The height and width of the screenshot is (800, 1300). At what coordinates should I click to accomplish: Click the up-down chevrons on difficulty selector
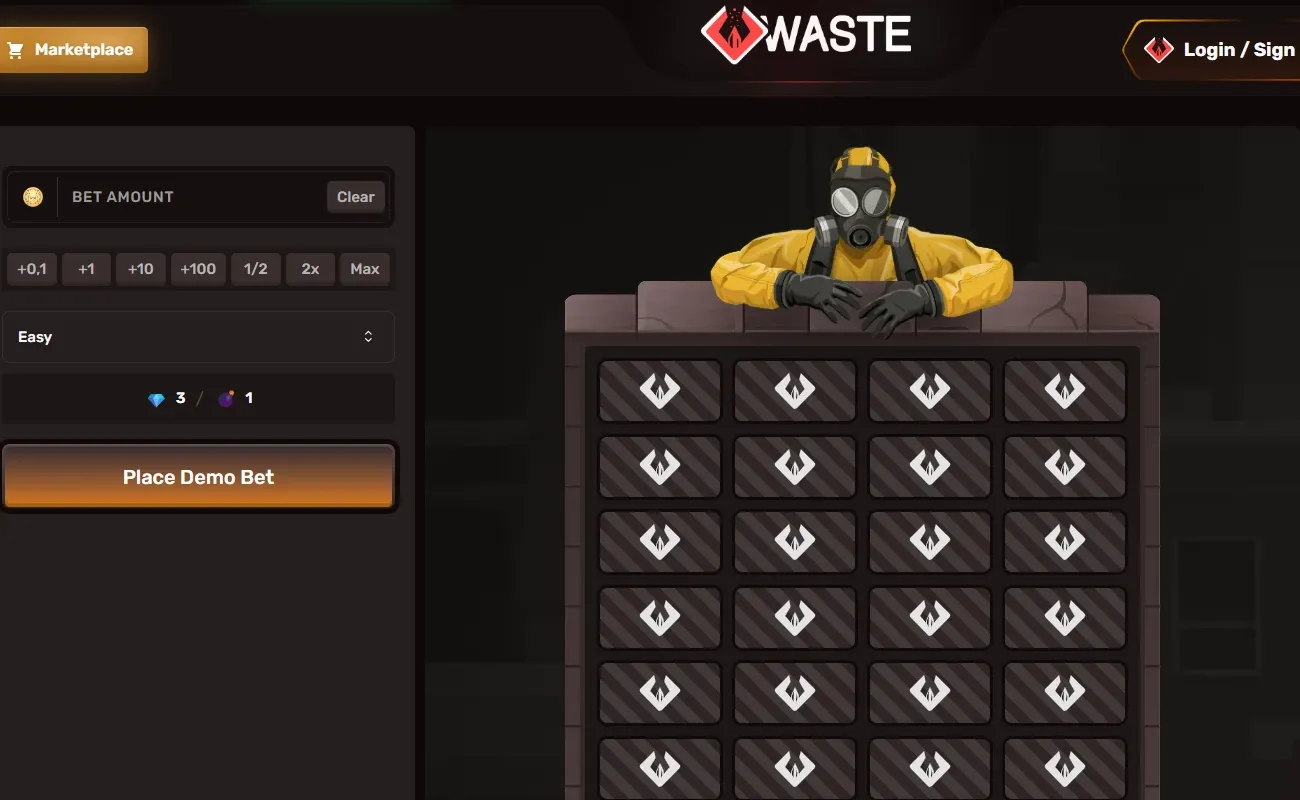tap(369, 337)
